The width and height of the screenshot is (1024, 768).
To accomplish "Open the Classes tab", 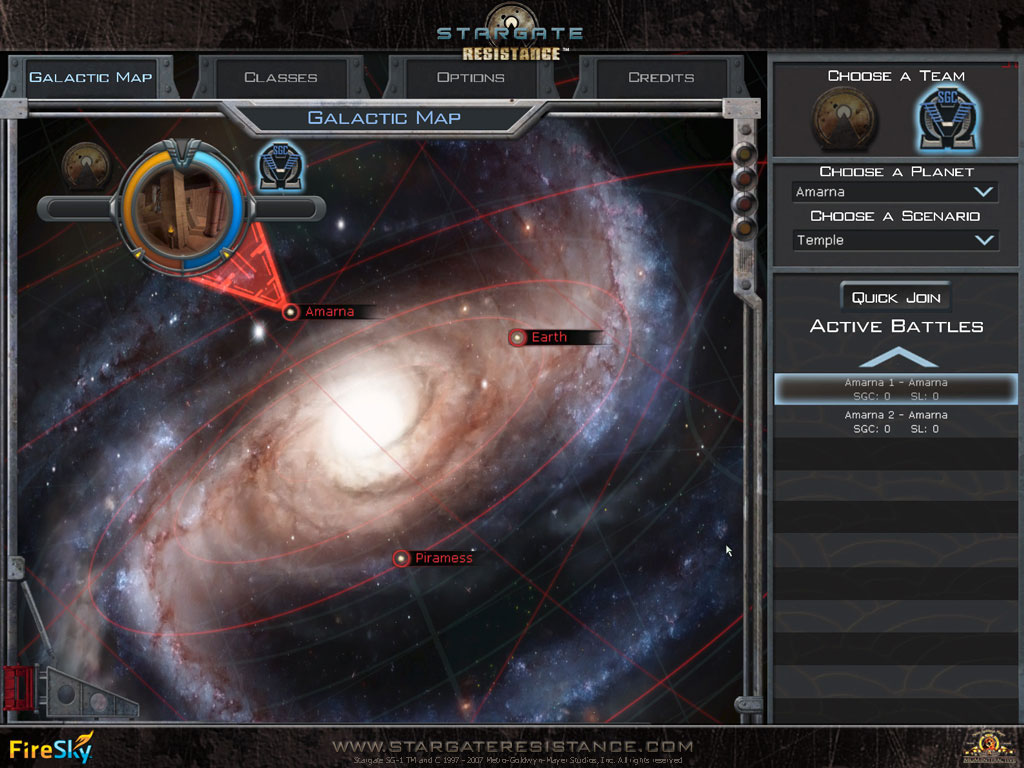I will pyautogui.click(x=280, y=77).
